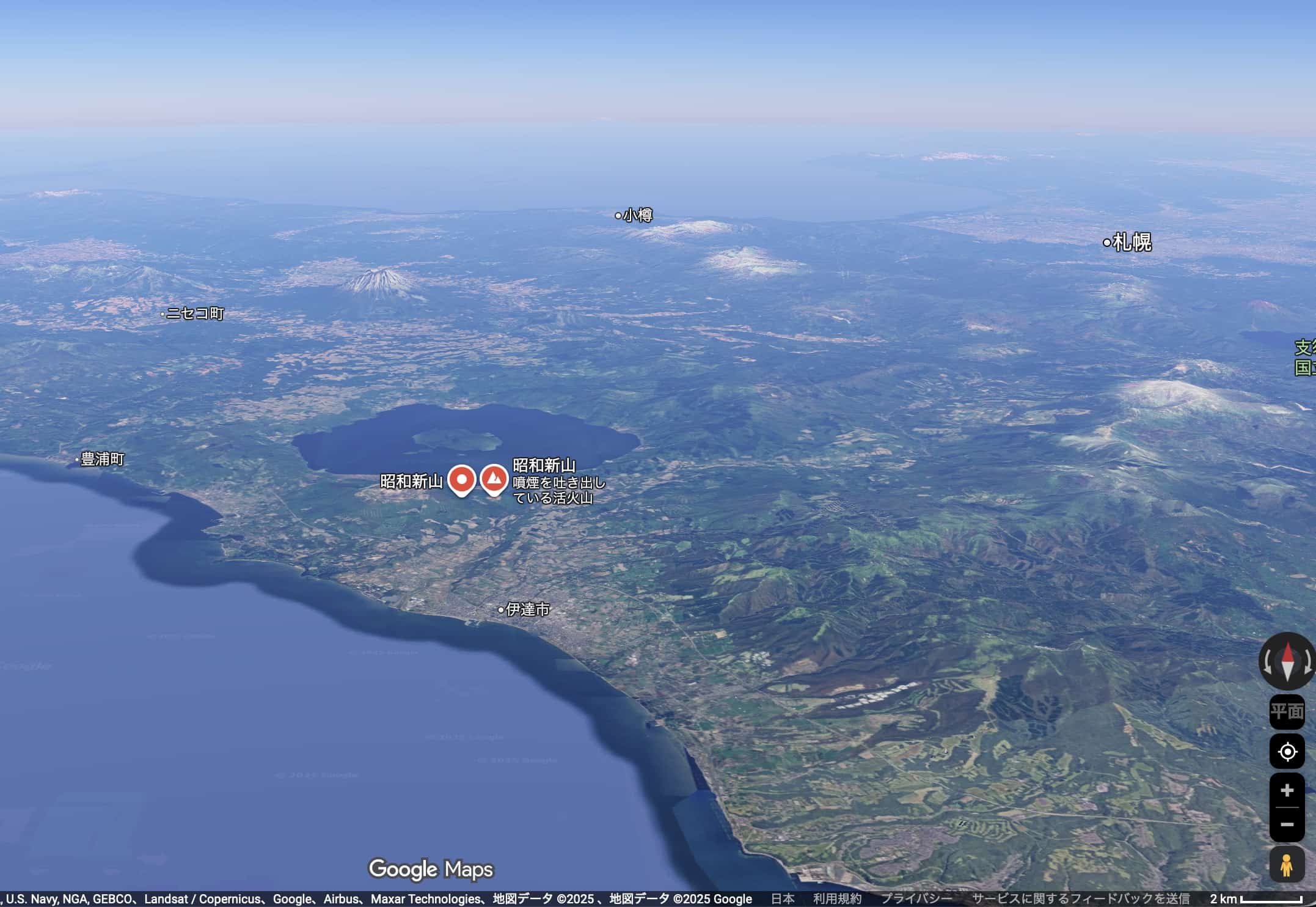Click the 小樽 city label

[637, 215]
